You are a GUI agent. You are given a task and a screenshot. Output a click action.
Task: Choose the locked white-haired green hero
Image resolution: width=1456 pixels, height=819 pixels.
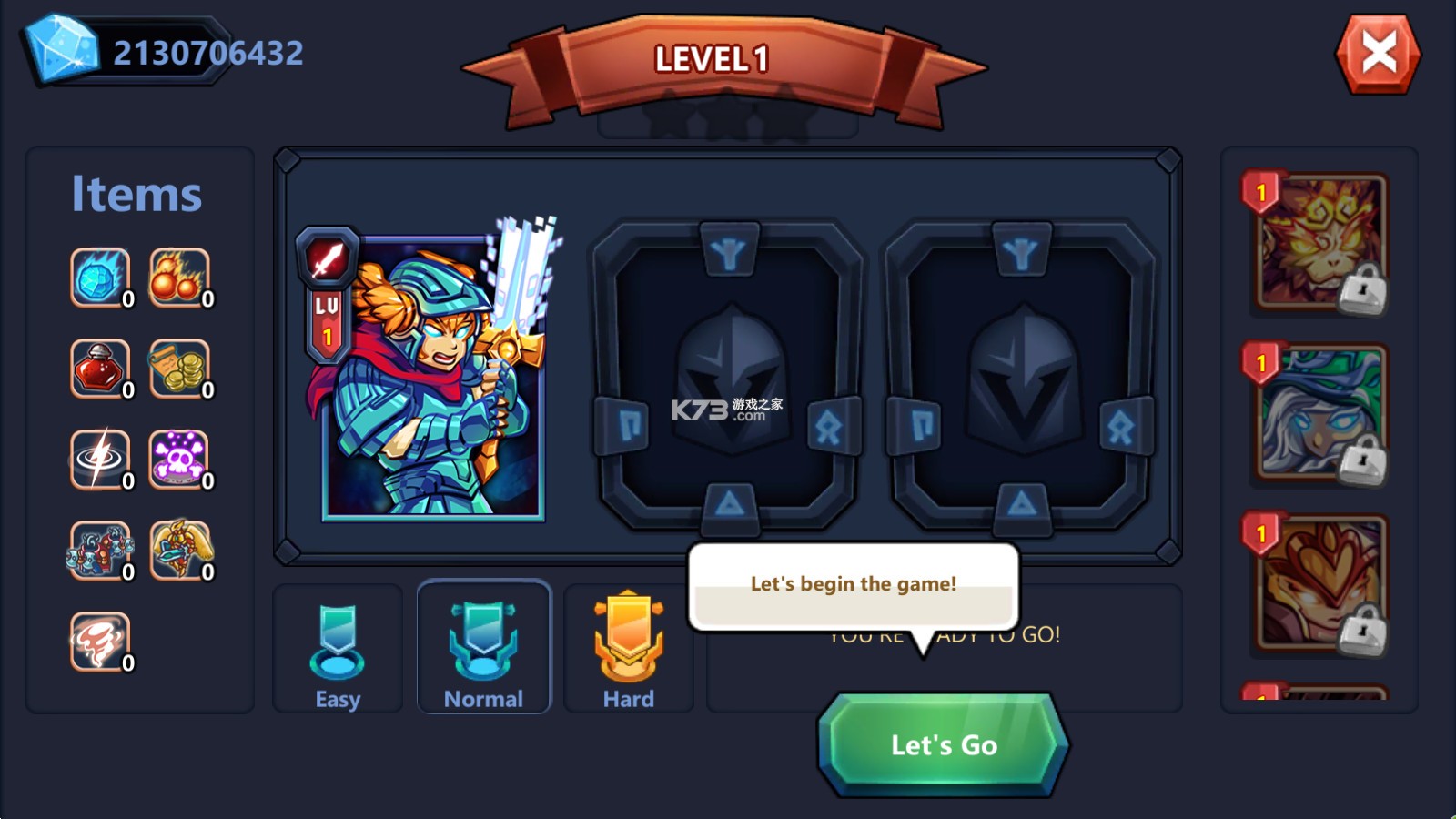click(x=1319, y=414)
